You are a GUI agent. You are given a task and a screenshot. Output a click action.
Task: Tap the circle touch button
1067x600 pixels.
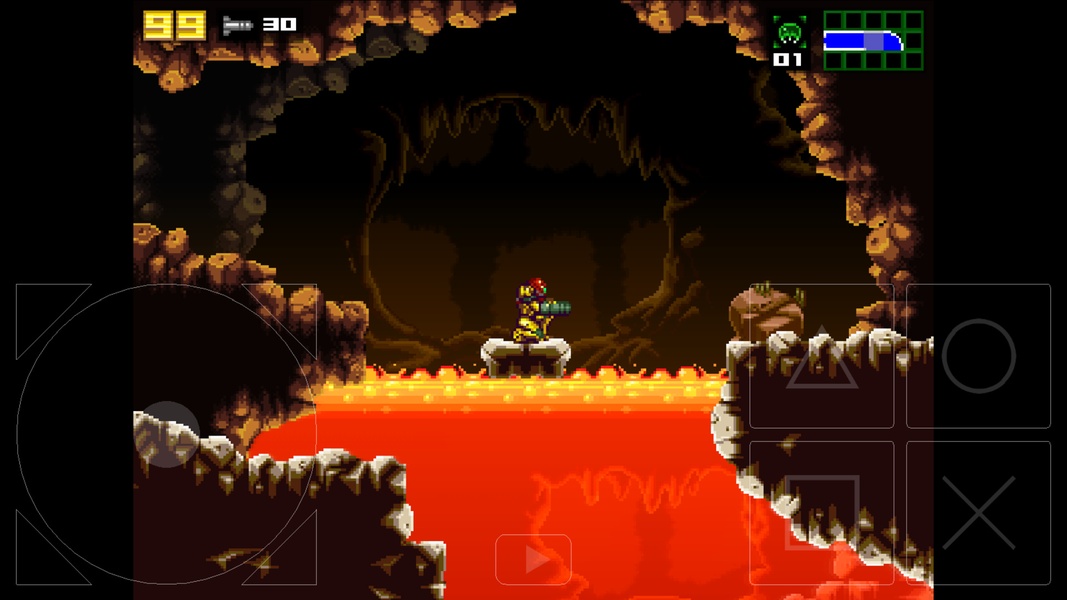coord(978,357)
